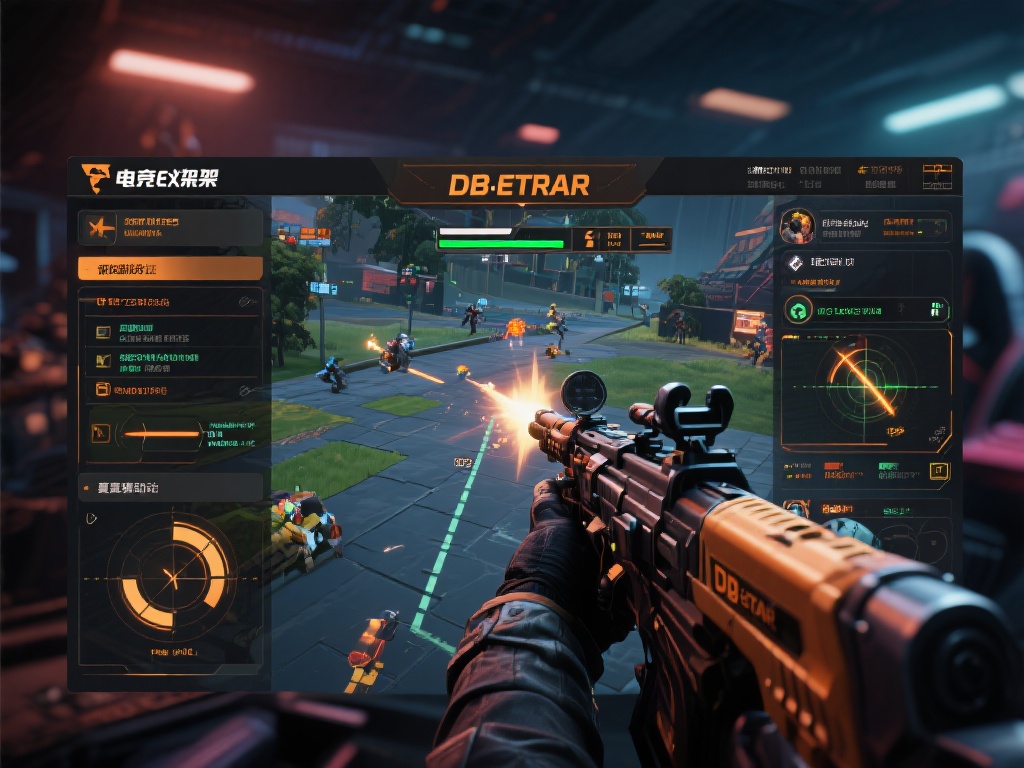
Task: Select the highlighted orange tab in left panel
Action: click(170, 269)
